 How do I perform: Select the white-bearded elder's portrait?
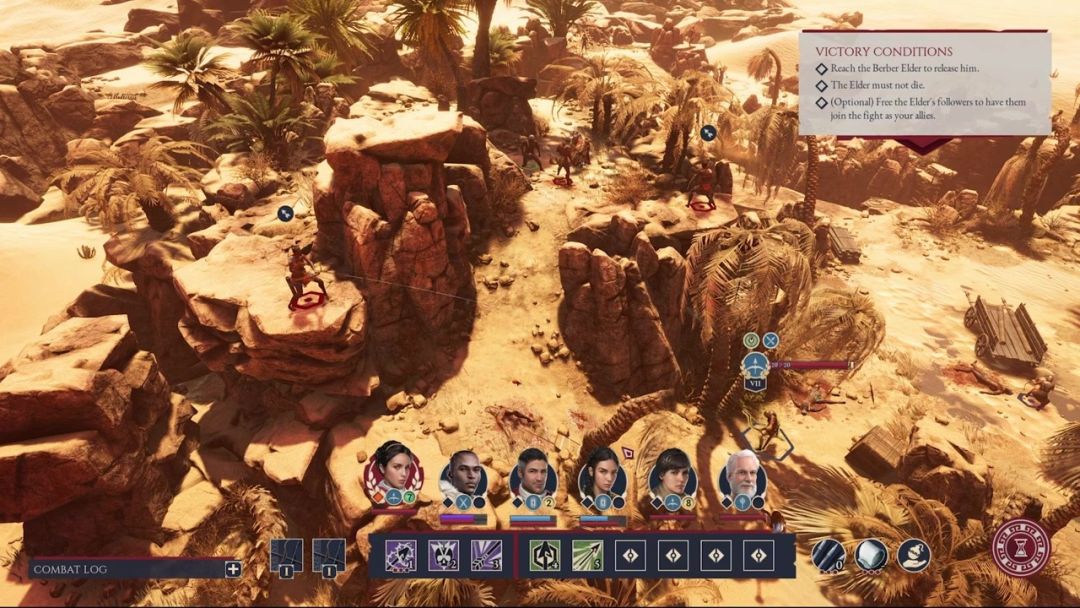[x=742, y=474]
